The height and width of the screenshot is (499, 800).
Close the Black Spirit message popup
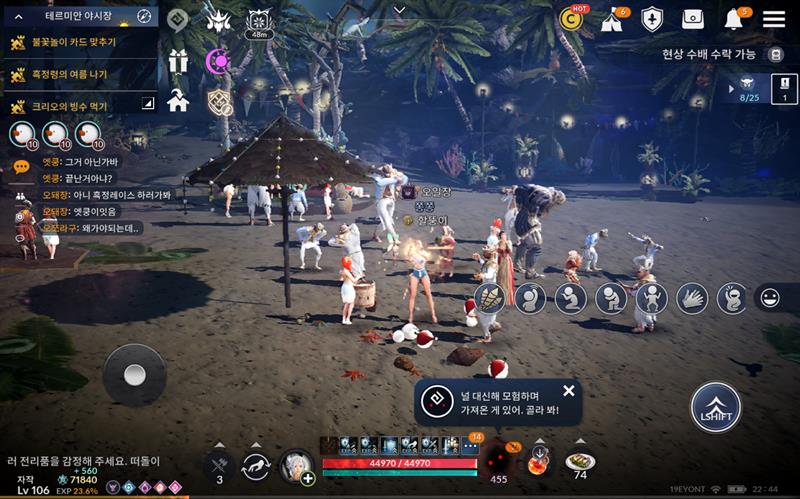[x=569, y=391]
